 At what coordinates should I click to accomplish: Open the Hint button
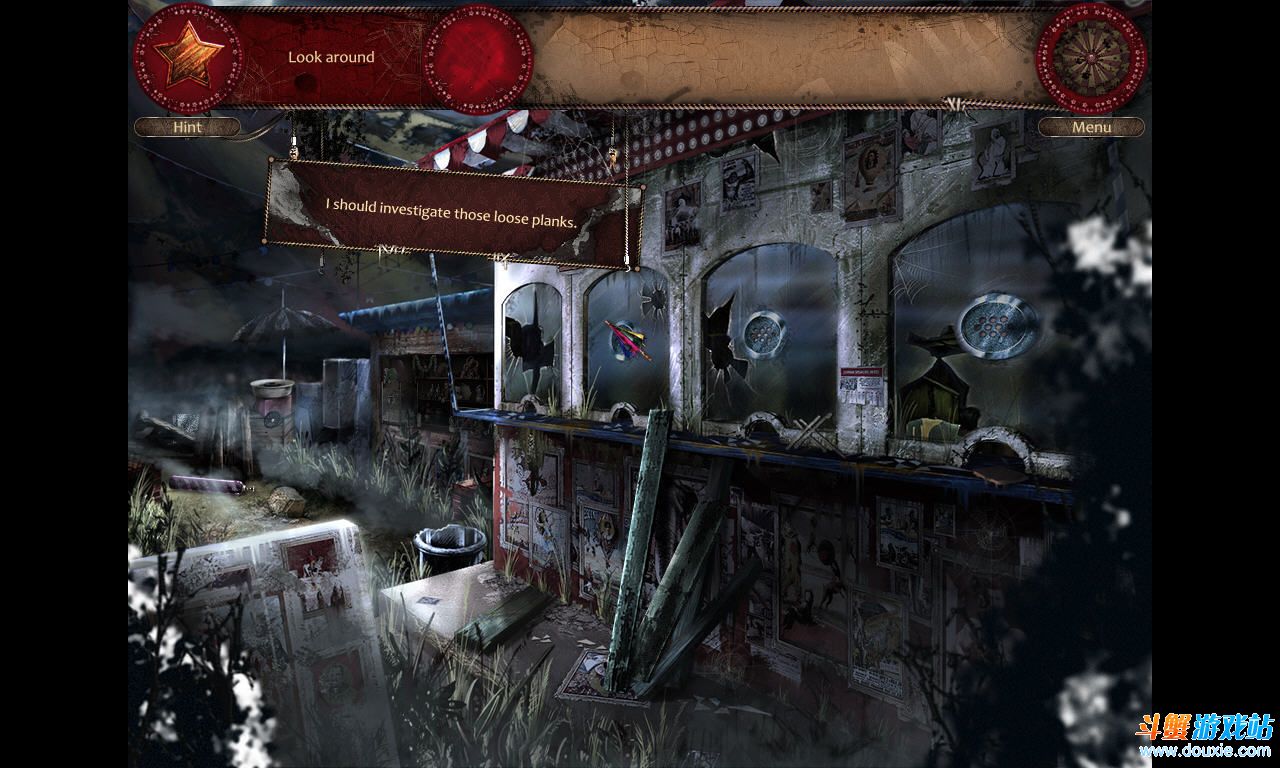pos(187,127)
